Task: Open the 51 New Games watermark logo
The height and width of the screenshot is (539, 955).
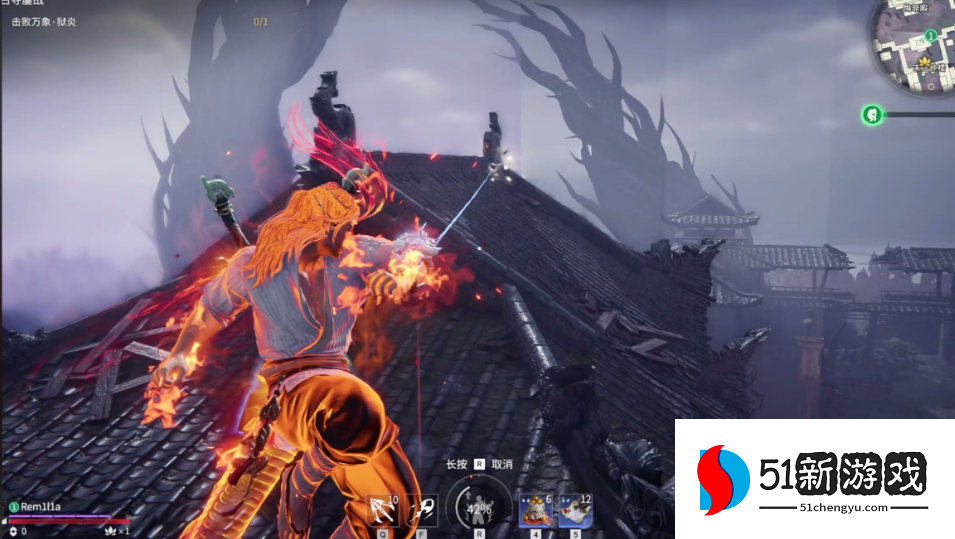Action: [x=815, y=479]
